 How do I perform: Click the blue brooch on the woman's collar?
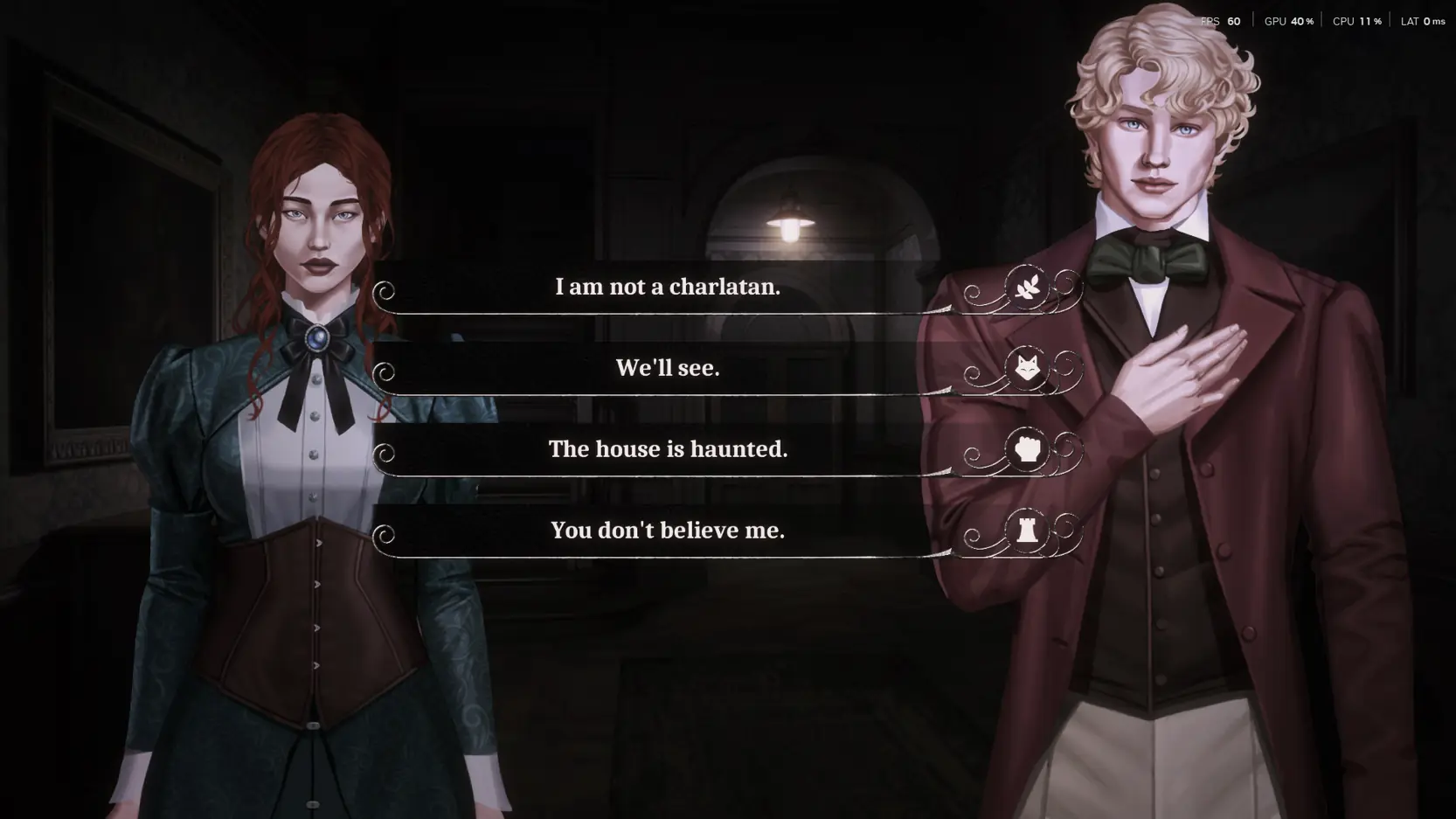317,337
